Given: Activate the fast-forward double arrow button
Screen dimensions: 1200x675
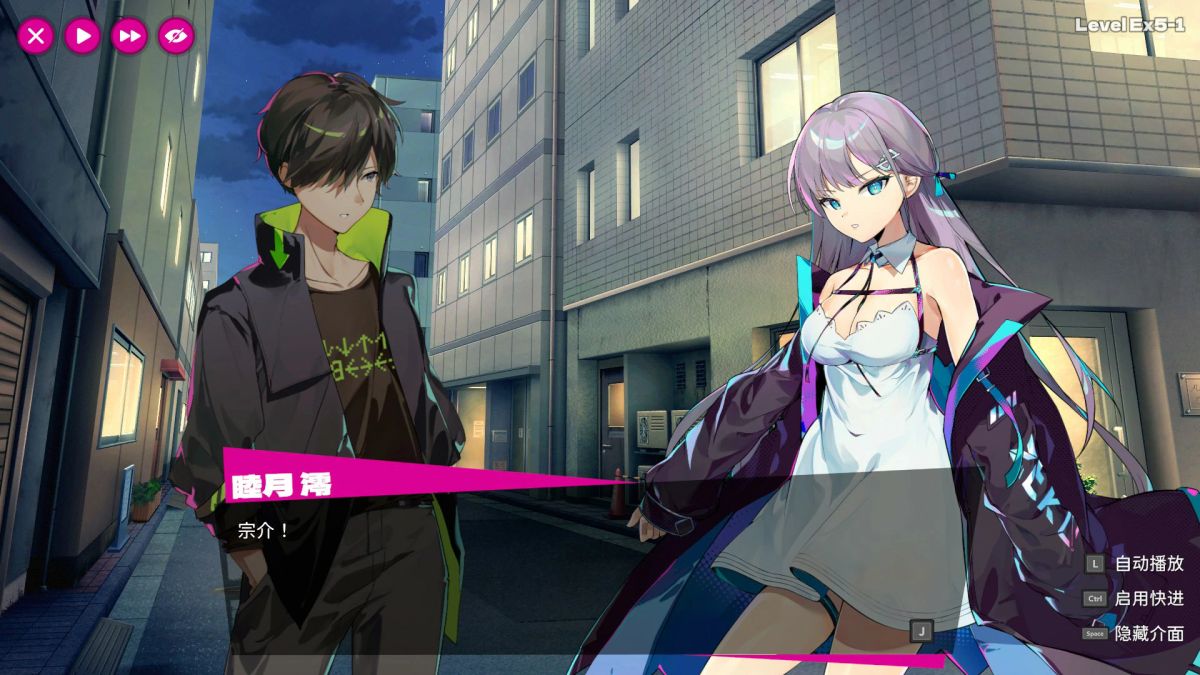Looking at the screenshot, I should (129, 37).
